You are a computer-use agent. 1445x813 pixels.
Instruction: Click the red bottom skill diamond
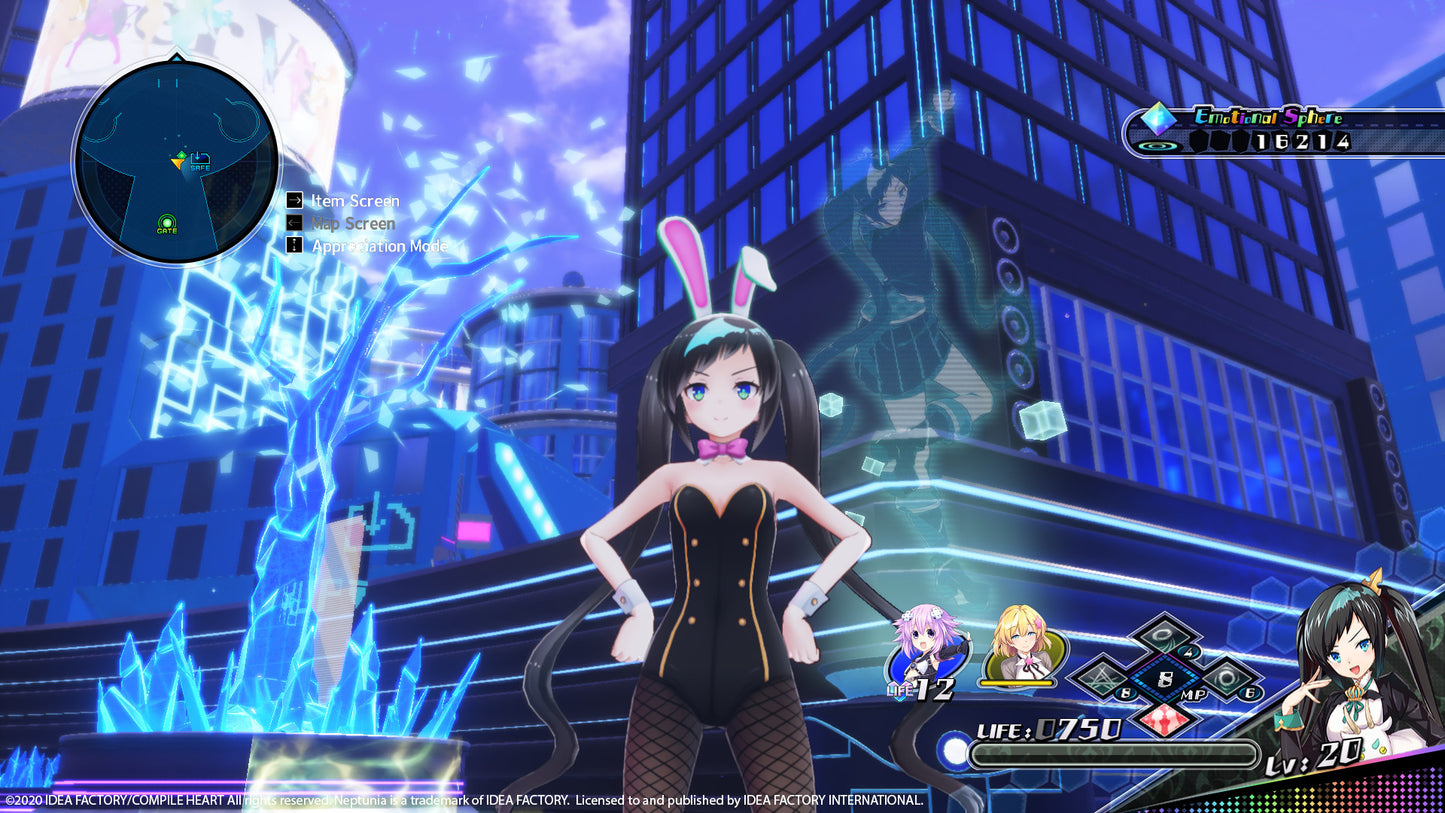(x=1164, y=719)
